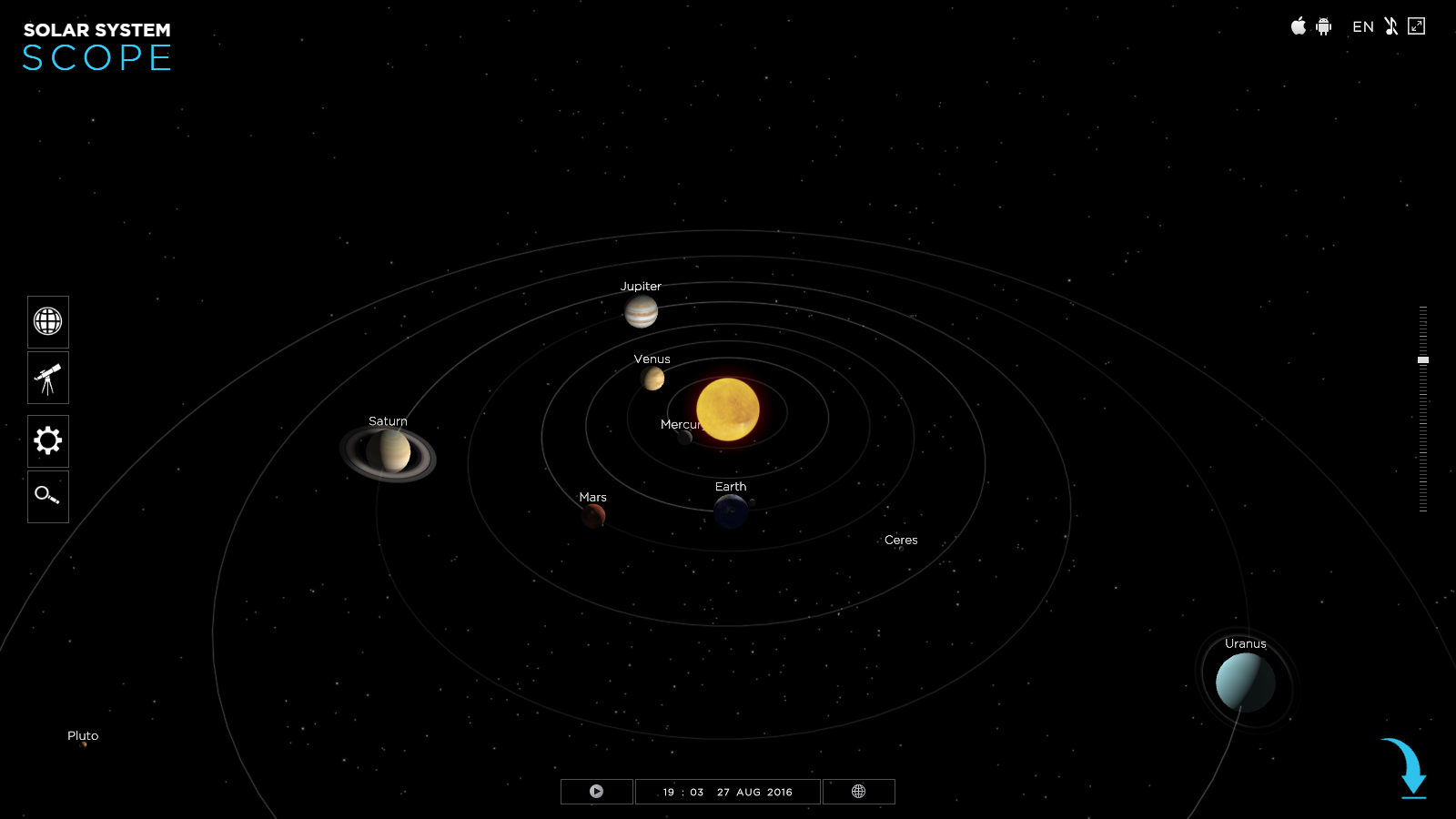Click the zoom slider handle

[1423, 360]
